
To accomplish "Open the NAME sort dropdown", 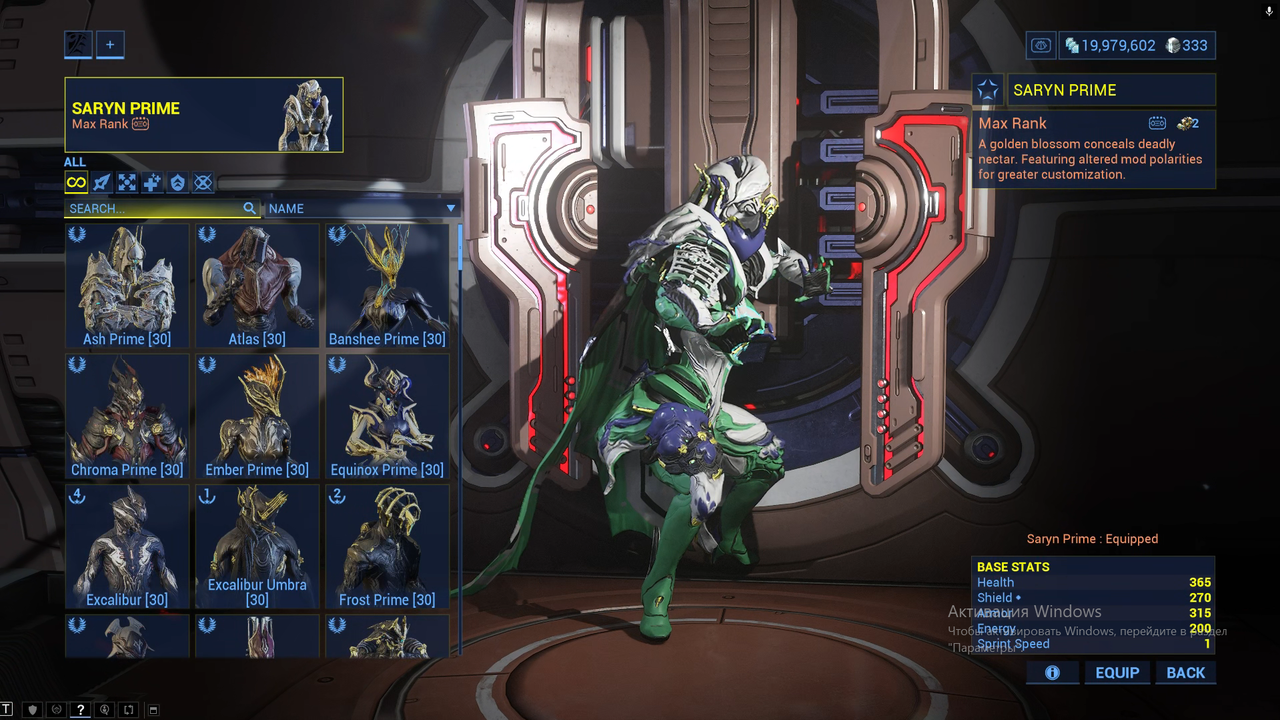I will [x=362, y=209].
